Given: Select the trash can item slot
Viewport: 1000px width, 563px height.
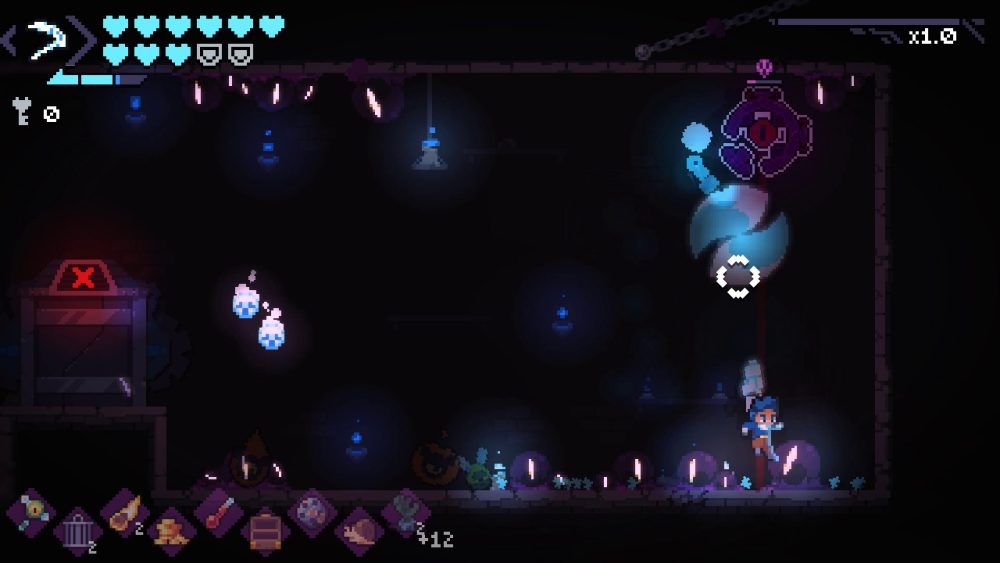Looking at the screenshot, I should coord(77,529).
